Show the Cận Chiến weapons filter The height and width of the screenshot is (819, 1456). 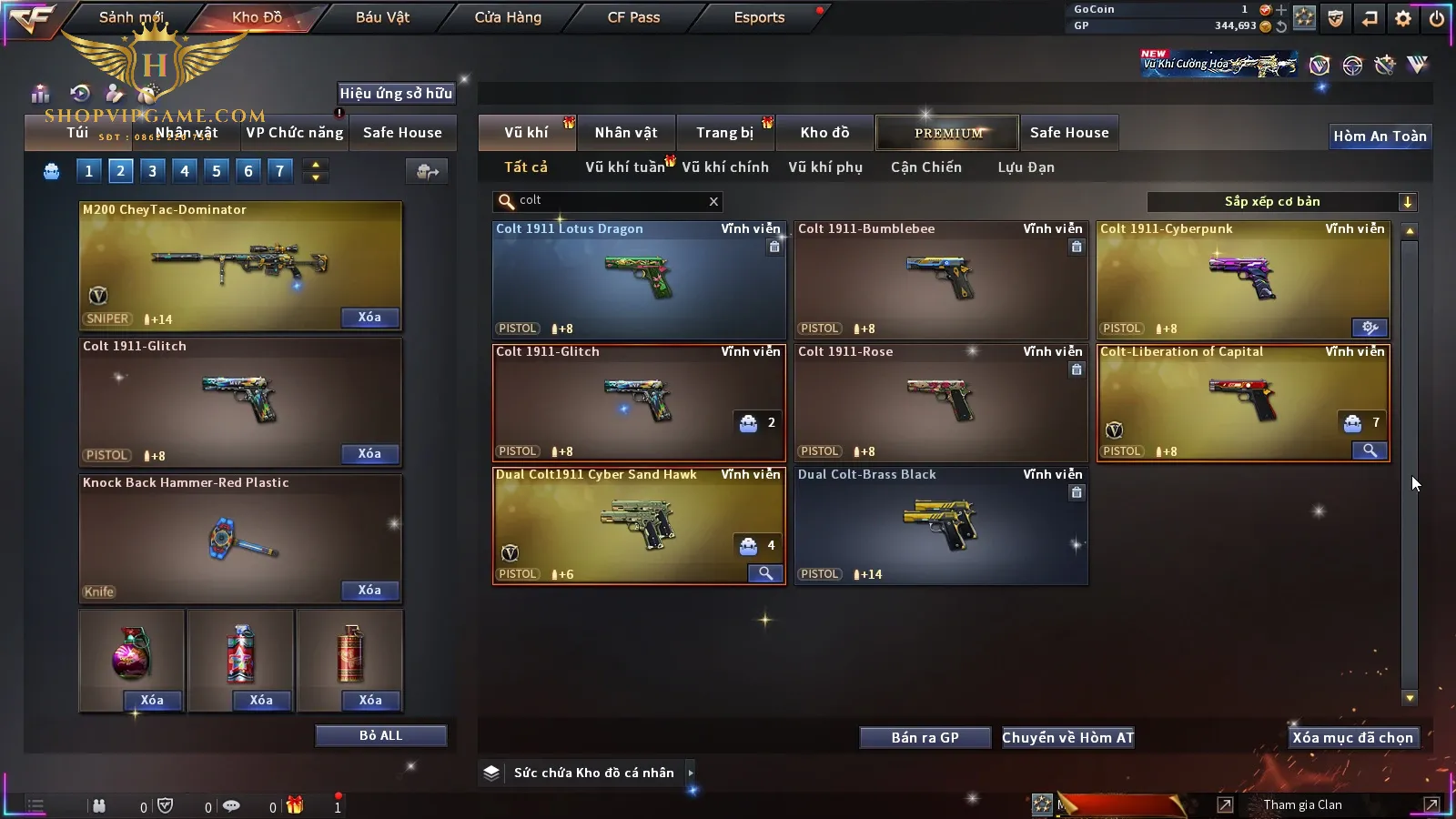coord(925,167)
